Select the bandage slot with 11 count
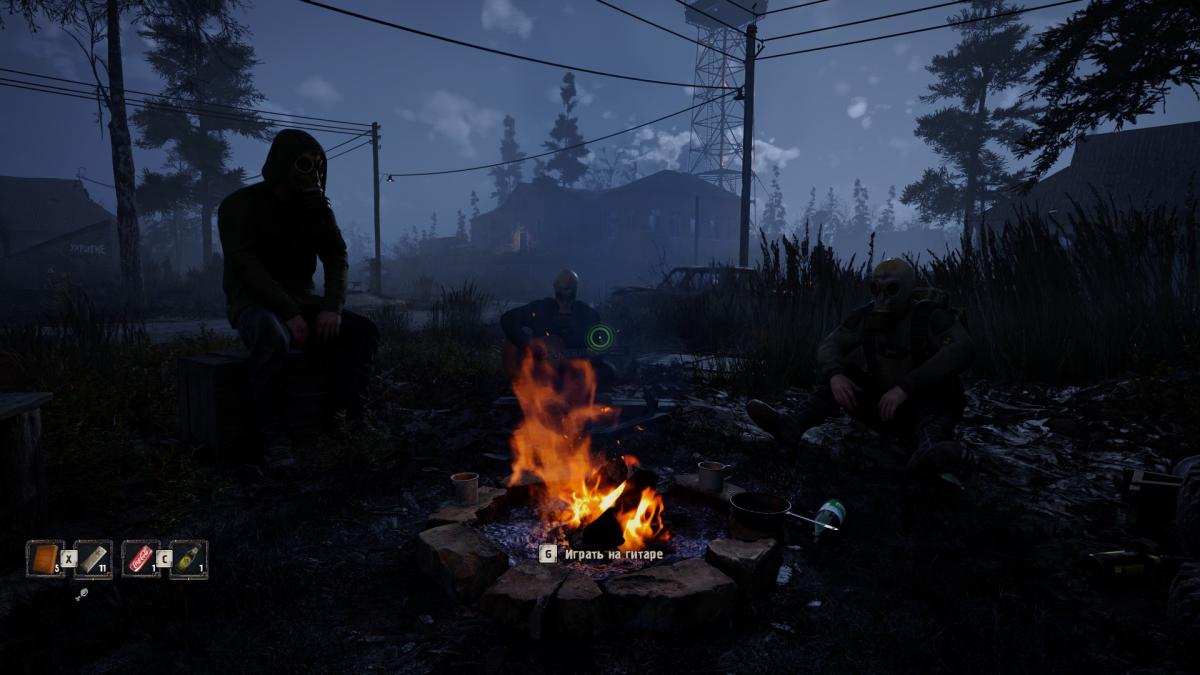The image size is (1200, 675). click(92, 558)
